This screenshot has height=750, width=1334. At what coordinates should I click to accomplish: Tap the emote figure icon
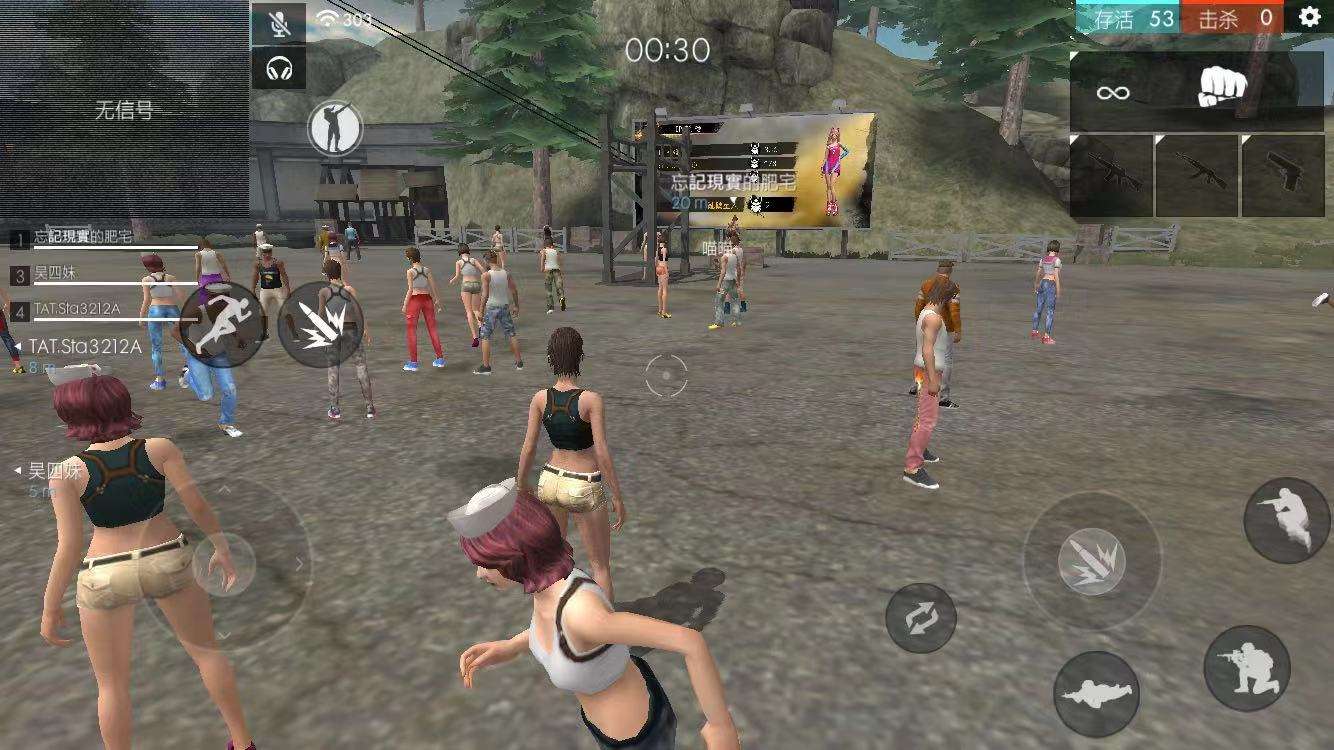tap(334, 127)
